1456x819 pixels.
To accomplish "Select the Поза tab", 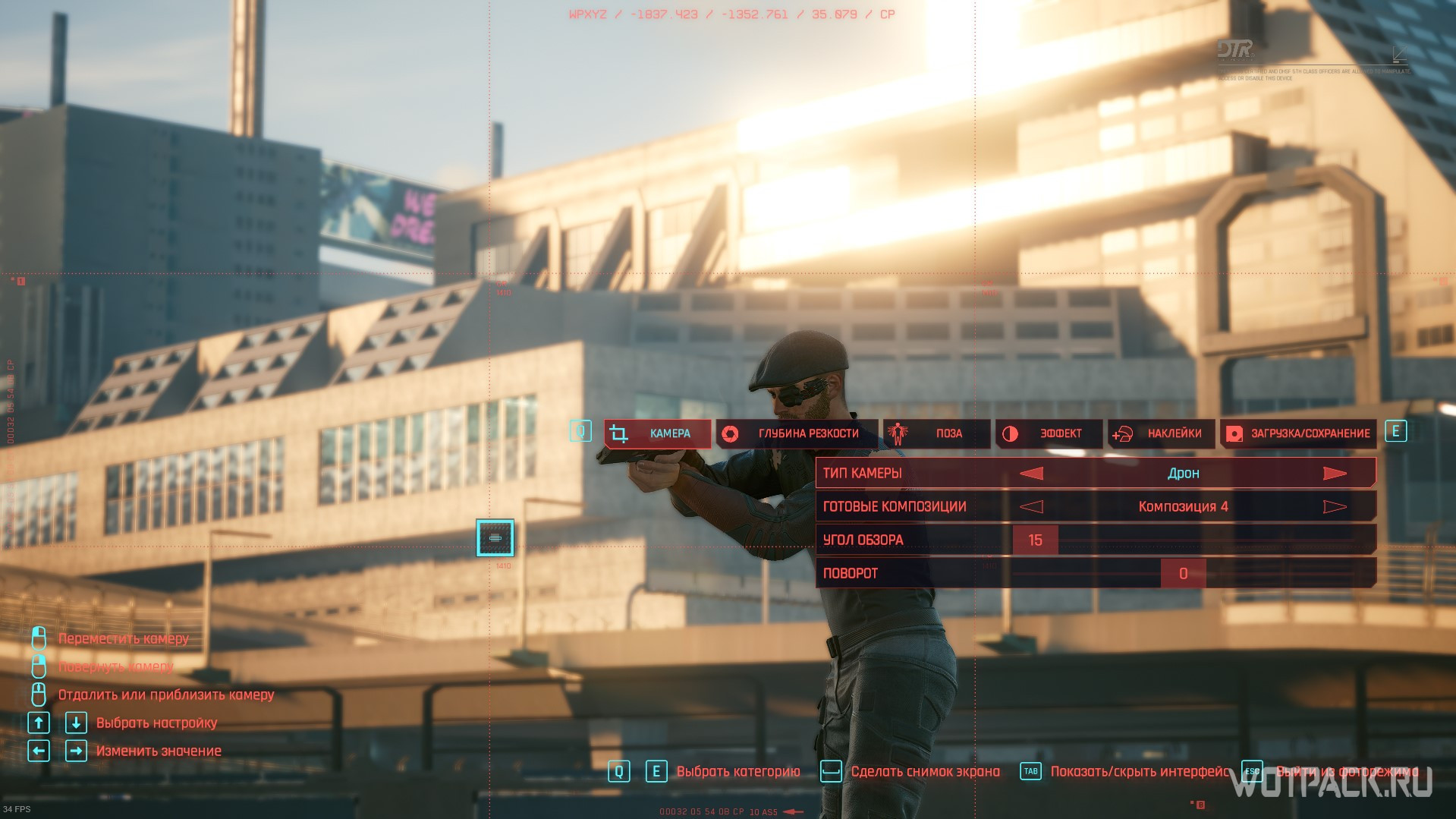I will (x=936, y=433).
